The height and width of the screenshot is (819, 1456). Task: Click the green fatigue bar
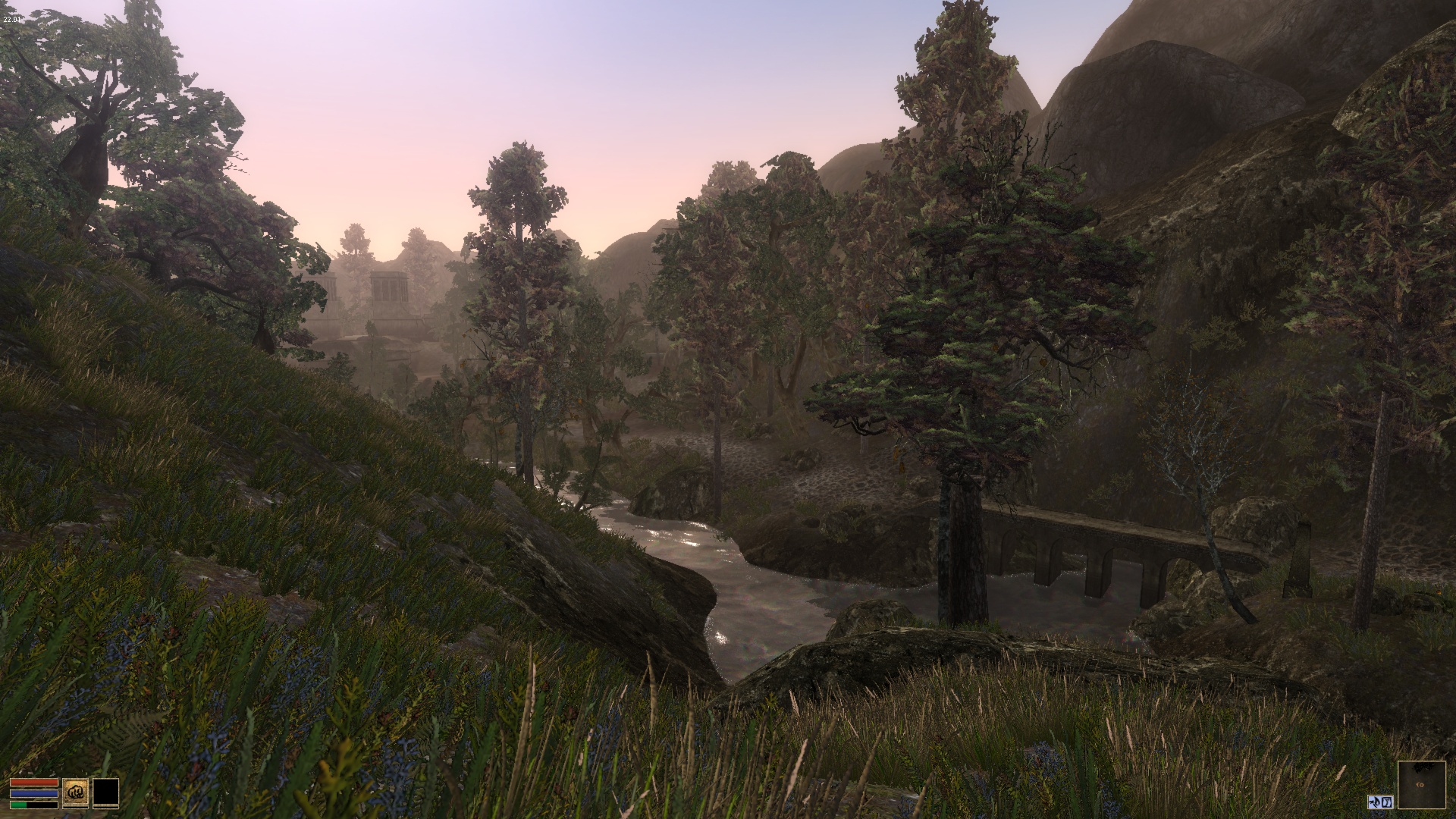coord(18,805)
